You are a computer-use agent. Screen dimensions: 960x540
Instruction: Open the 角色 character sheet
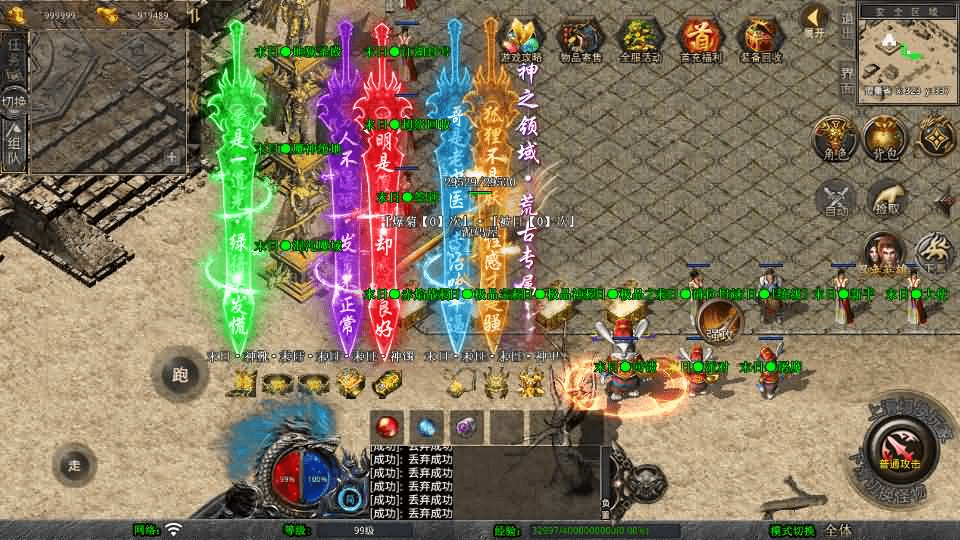832,138
